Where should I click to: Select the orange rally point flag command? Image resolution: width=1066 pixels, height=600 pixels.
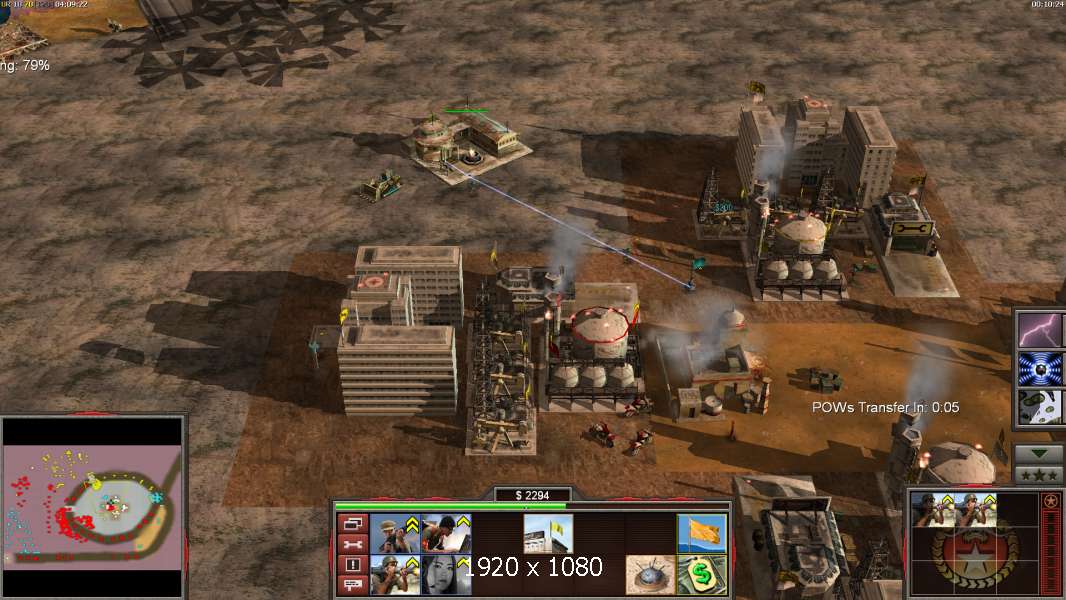click(701, 533)
